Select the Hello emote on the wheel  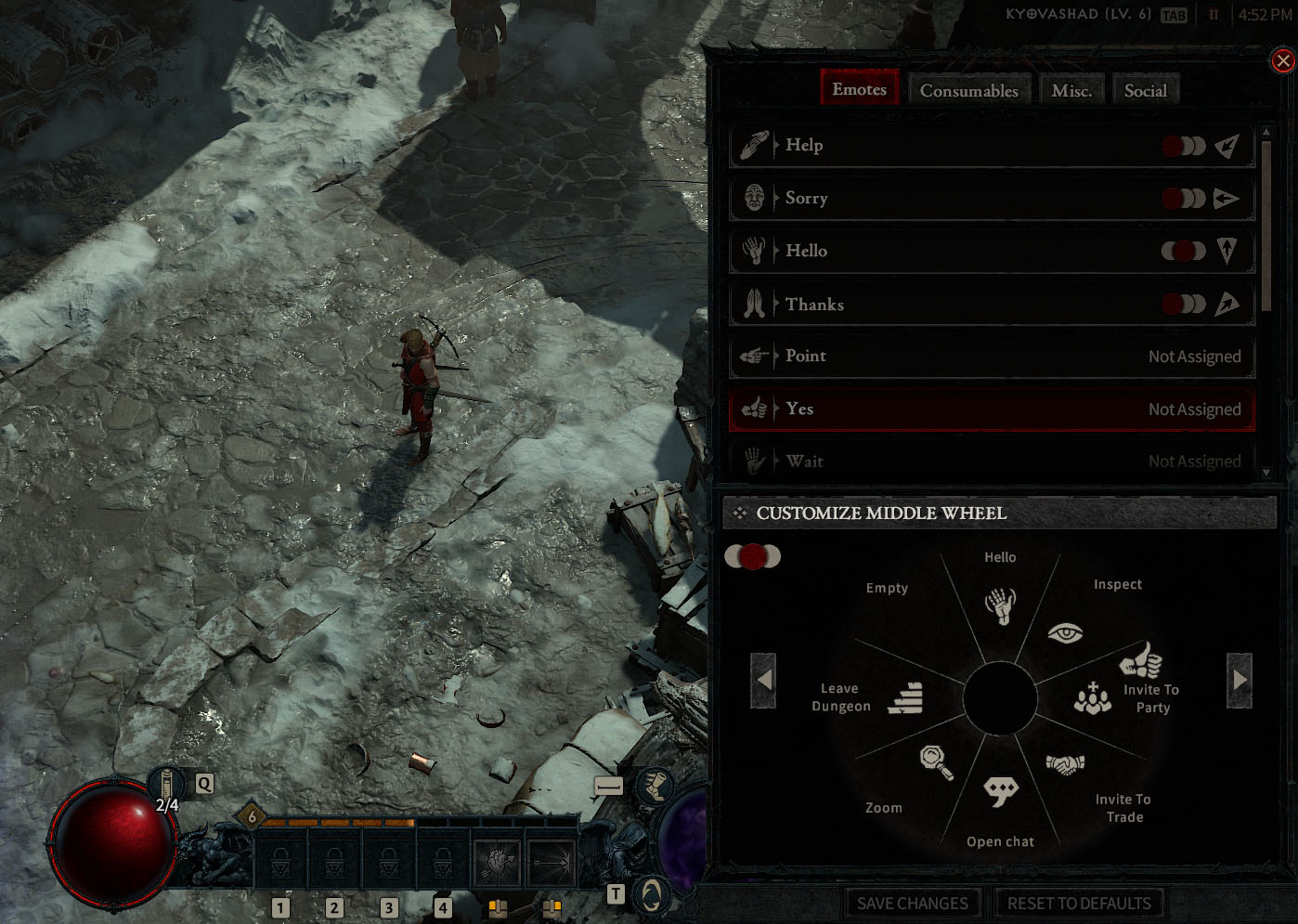(1000, 605)
